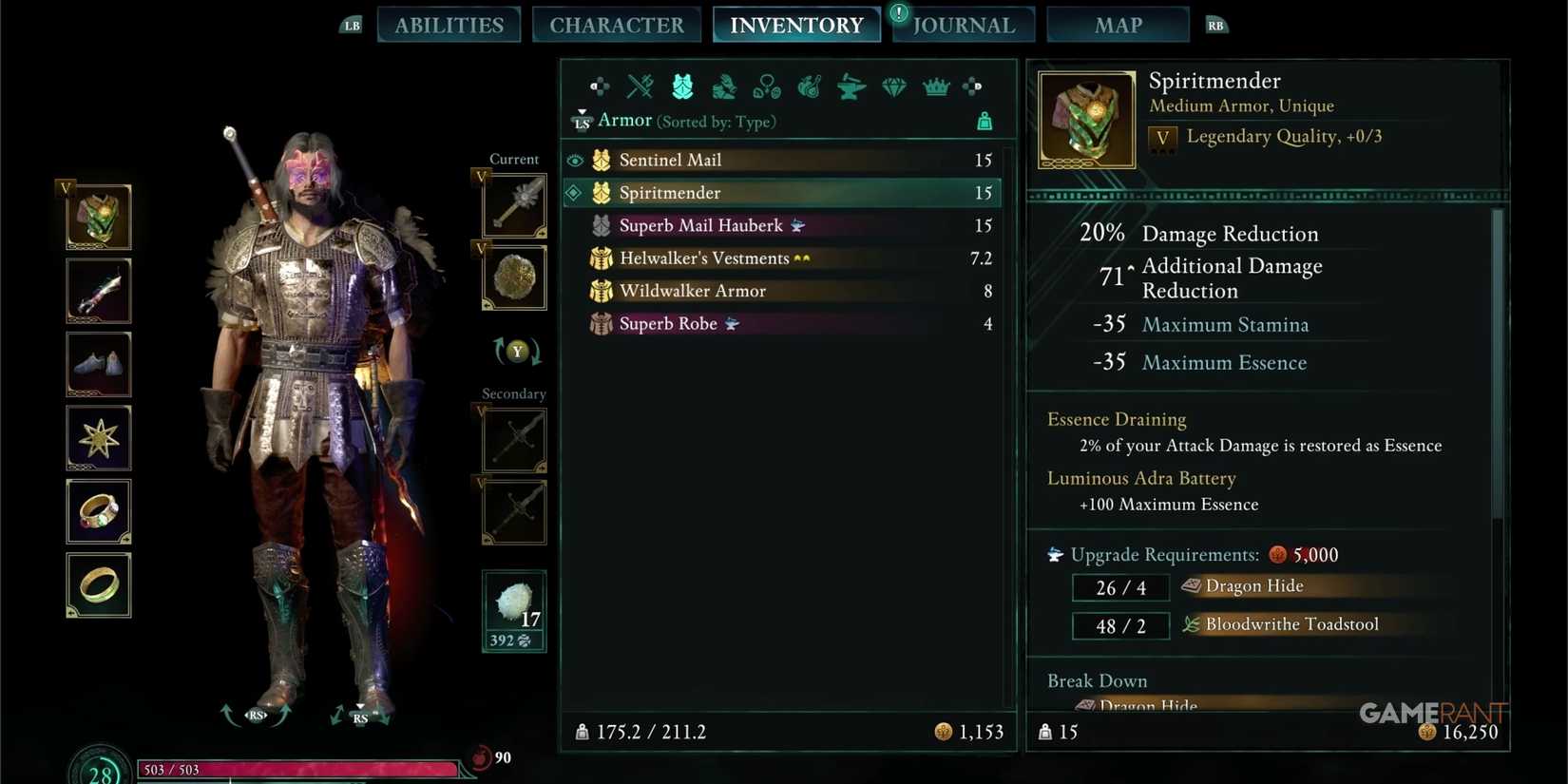Open the gem category filter
1568x784 pixels.
pyautogui.click(x=892, y=86)
